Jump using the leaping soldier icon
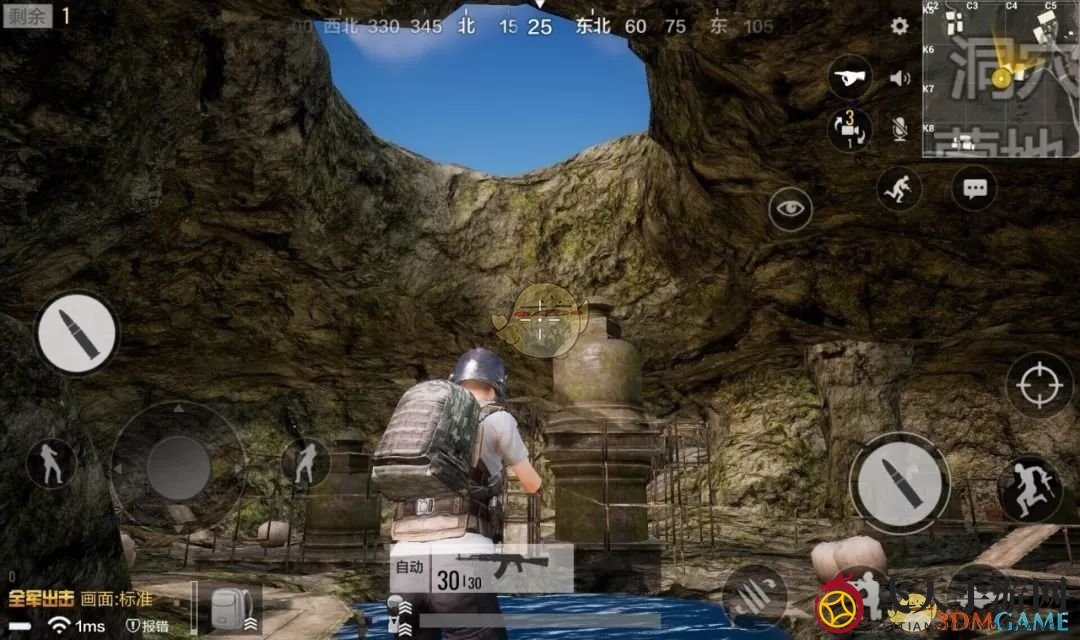The image size is (1080, 640). pyautogui.click(x=1030, y=489)
